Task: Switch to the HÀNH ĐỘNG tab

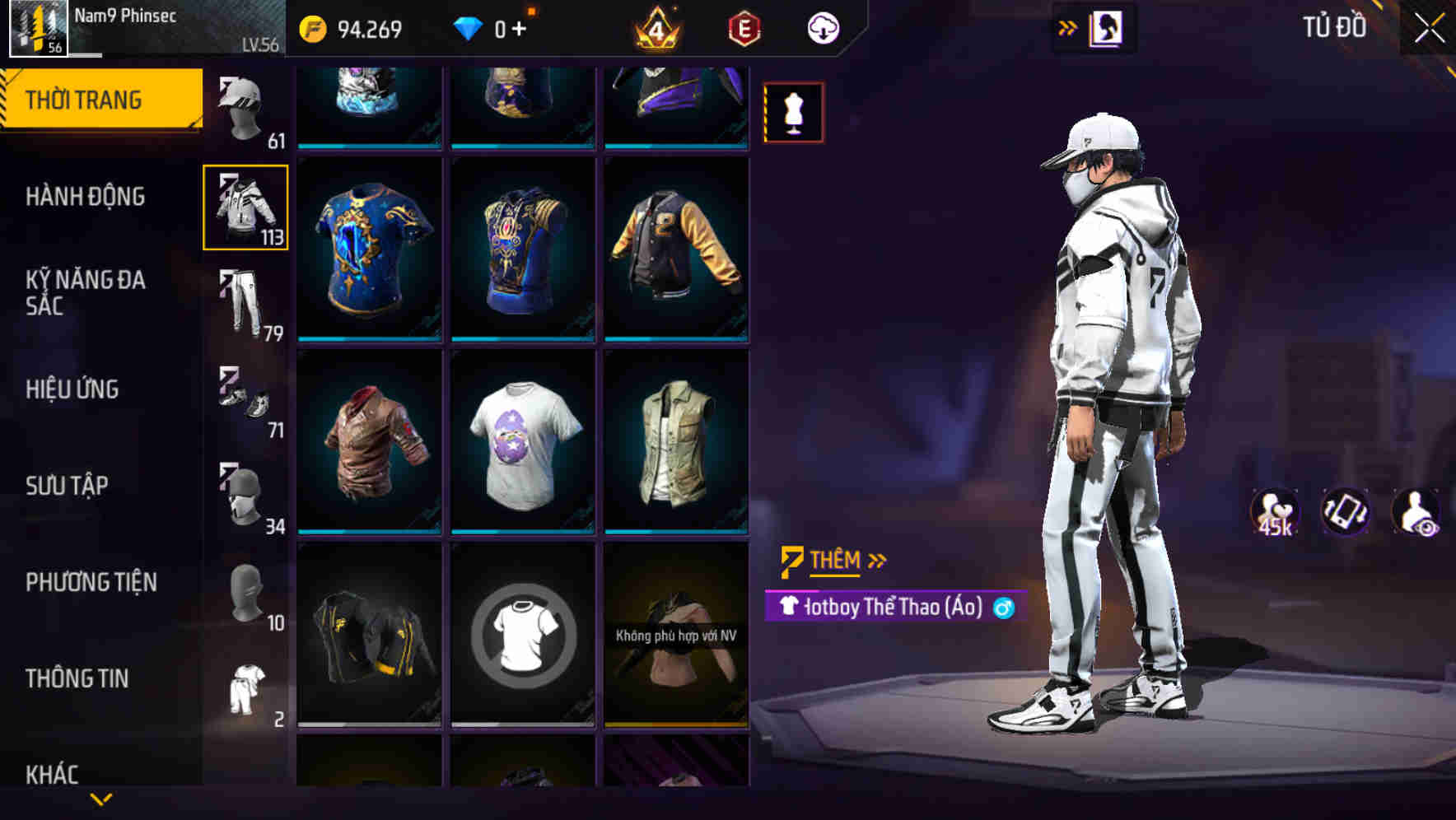Action: (x=87, y=197)
